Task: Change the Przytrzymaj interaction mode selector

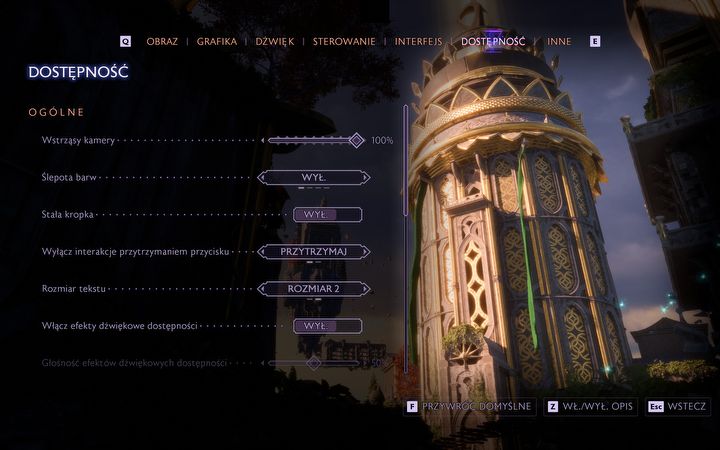Action: point(313,252)
